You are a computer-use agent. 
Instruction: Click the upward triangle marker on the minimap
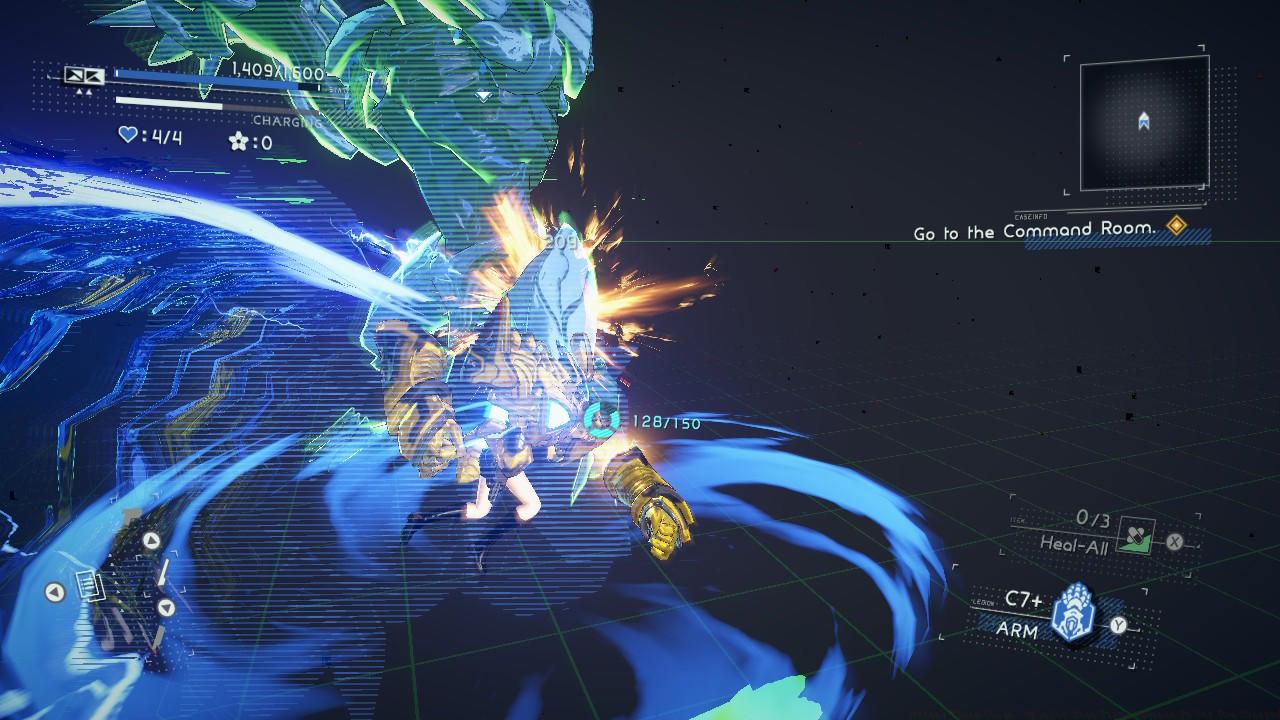pos(151,540)
